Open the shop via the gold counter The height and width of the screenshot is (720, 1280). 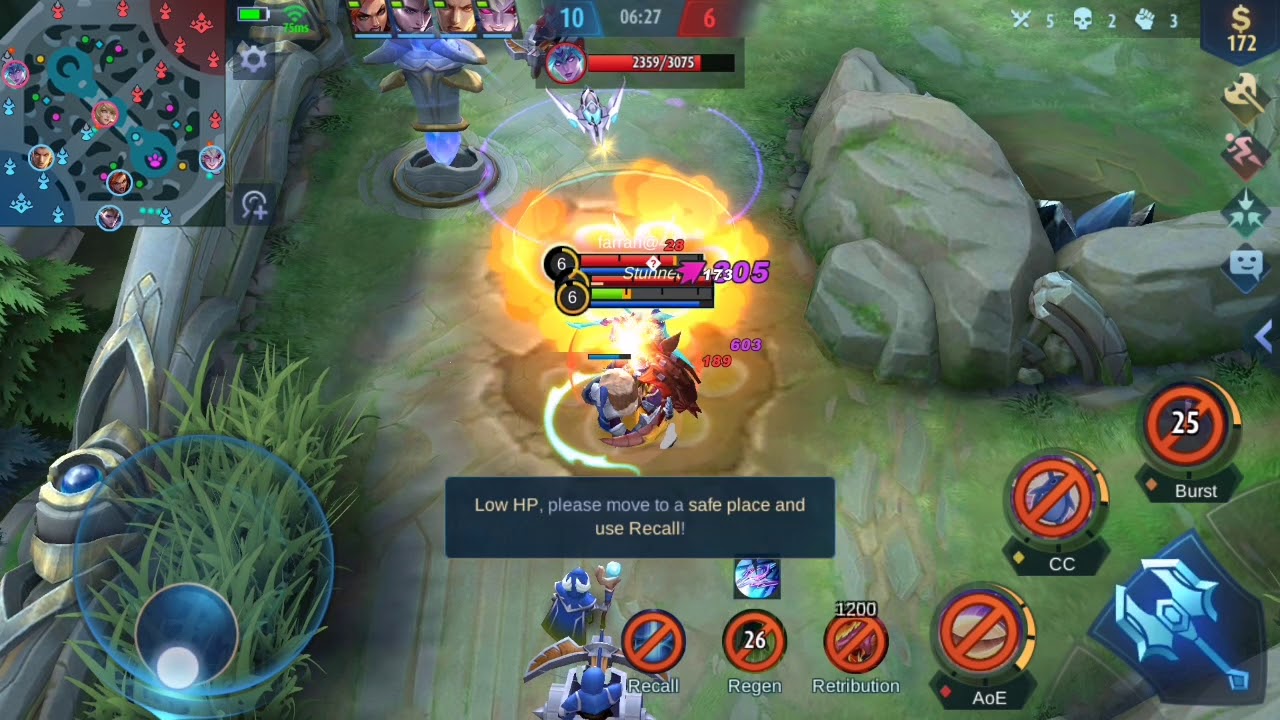1241,28
